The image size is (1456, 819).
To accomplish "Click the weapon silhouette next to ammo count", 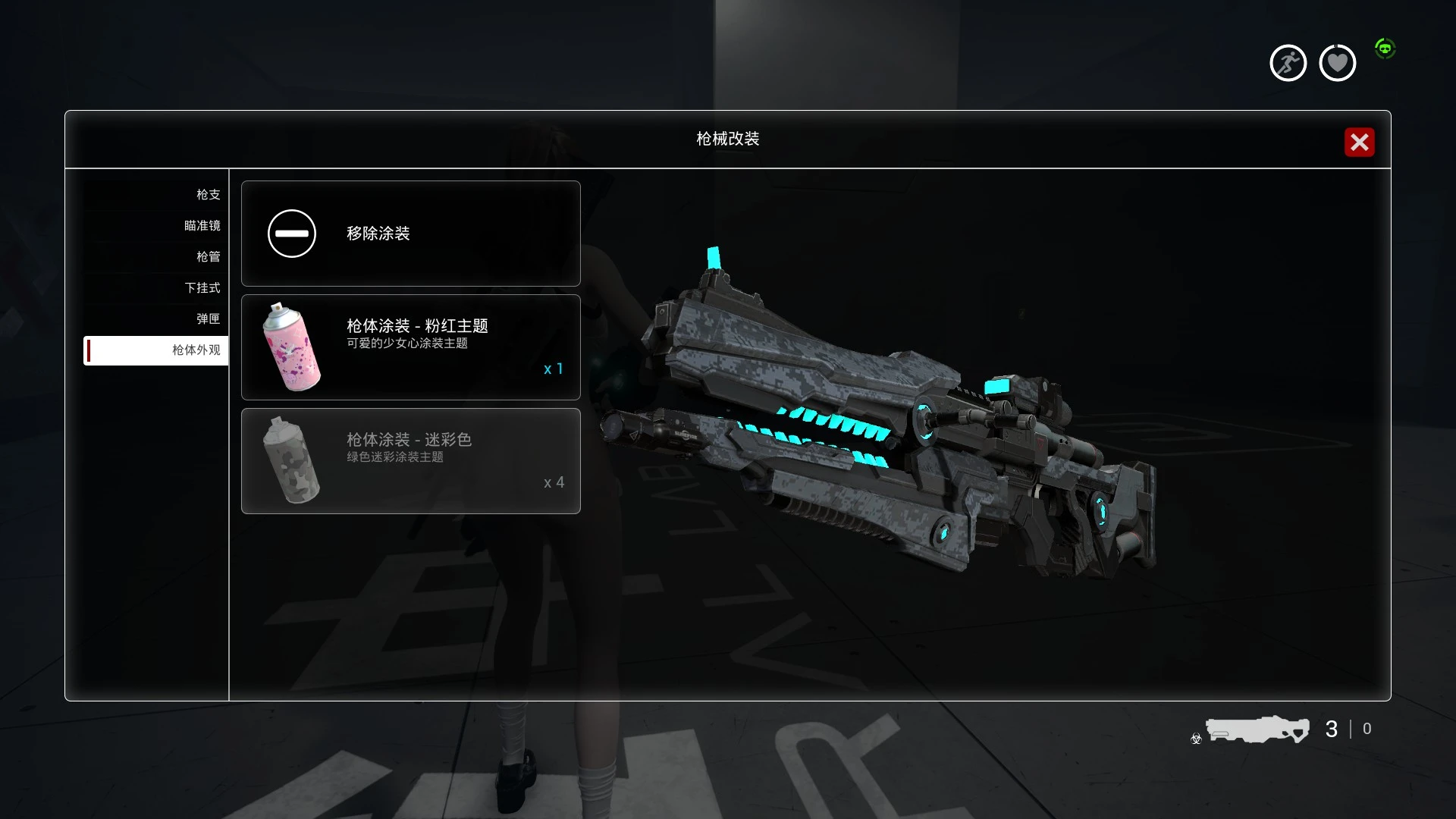I will click(1259, 730).
